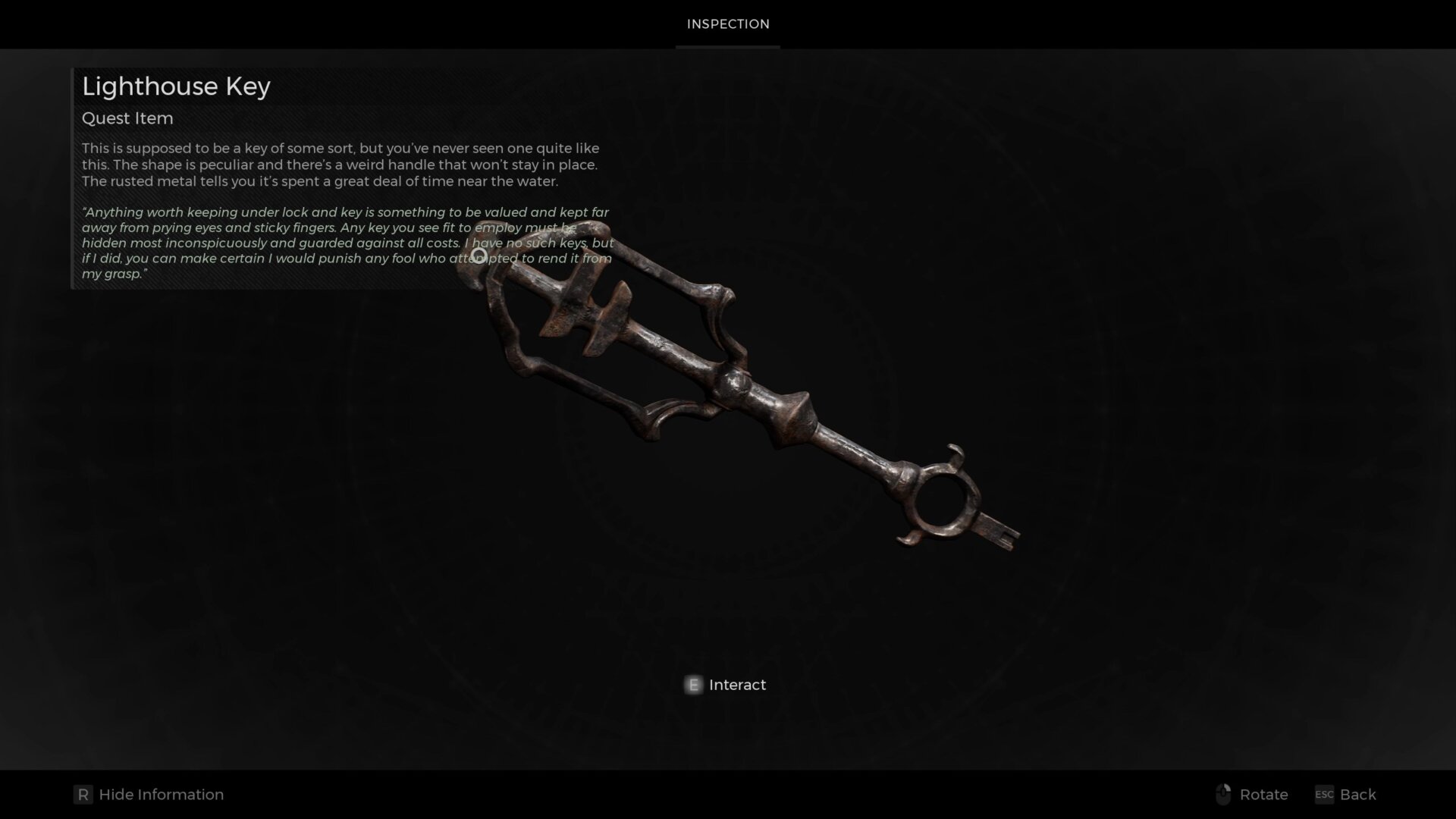Click the ESC key icon to go back
The image size is (1456, 819).
click(x=1323, y=795)
